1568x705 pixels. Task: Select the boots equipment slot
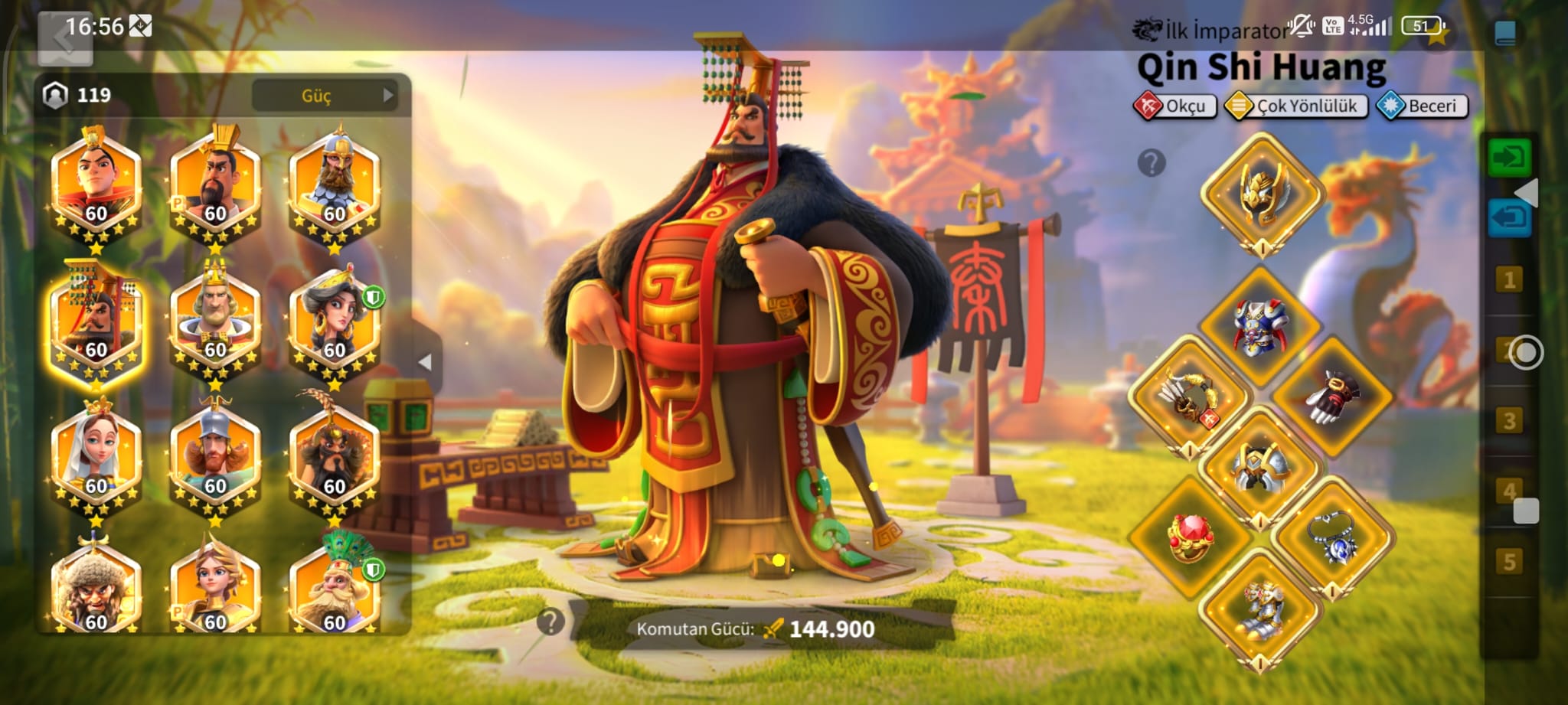point(1261,610)
